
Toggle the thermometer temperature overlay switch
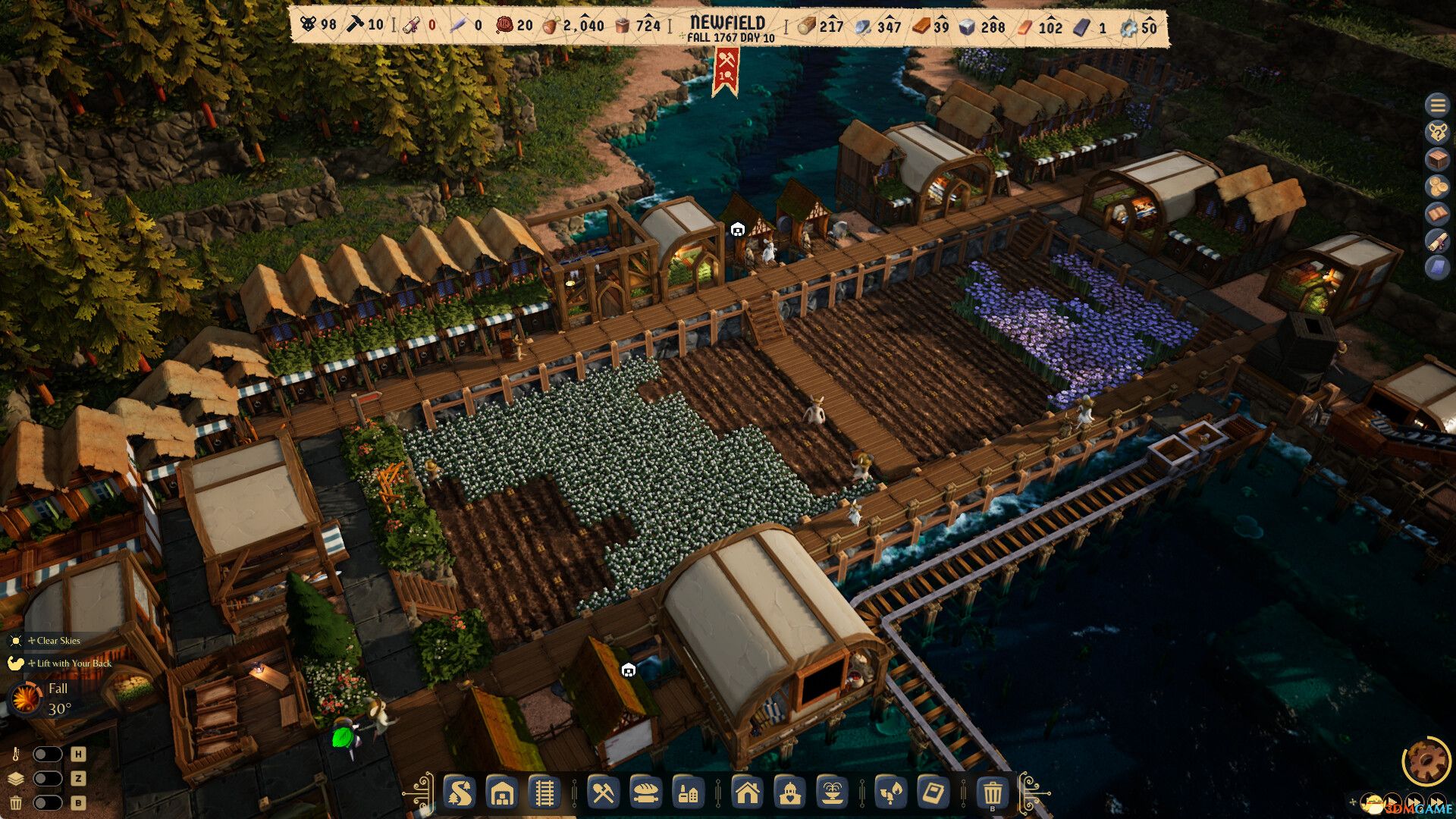[x=47, y=755]
